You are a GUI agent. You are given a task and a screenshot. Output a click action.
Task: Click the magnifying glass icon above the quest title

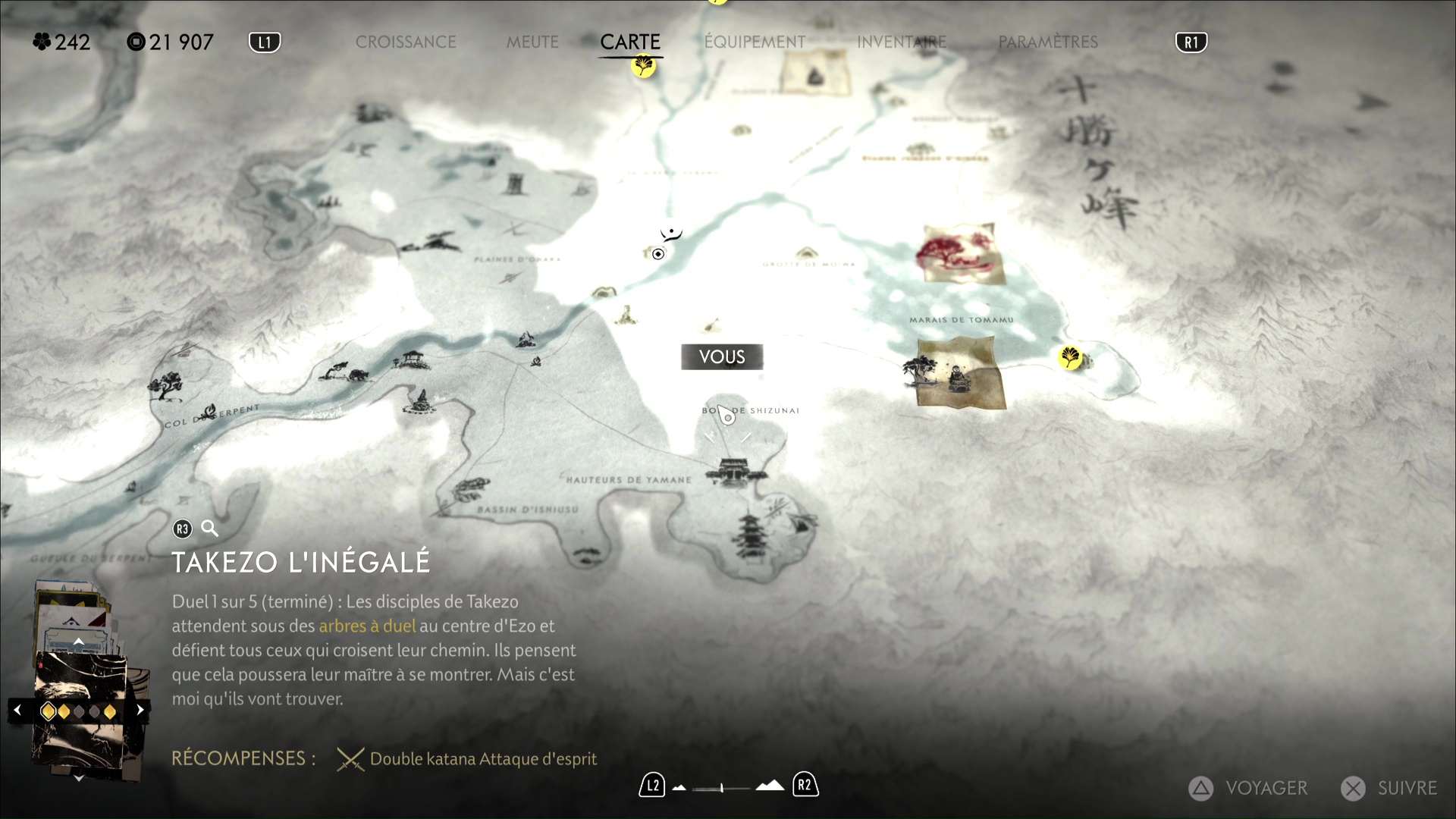point(209,529)
